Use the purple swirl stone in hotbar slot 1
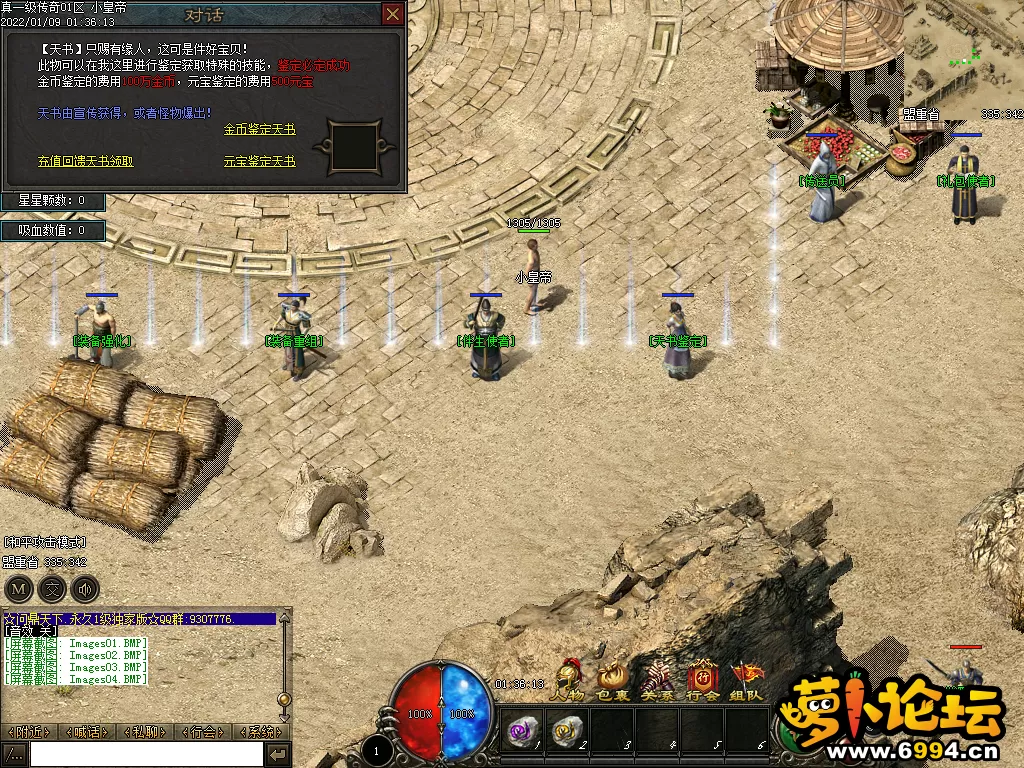Image resolution: width=1024 pixels, height=768 pixels. tap(522, 732)
